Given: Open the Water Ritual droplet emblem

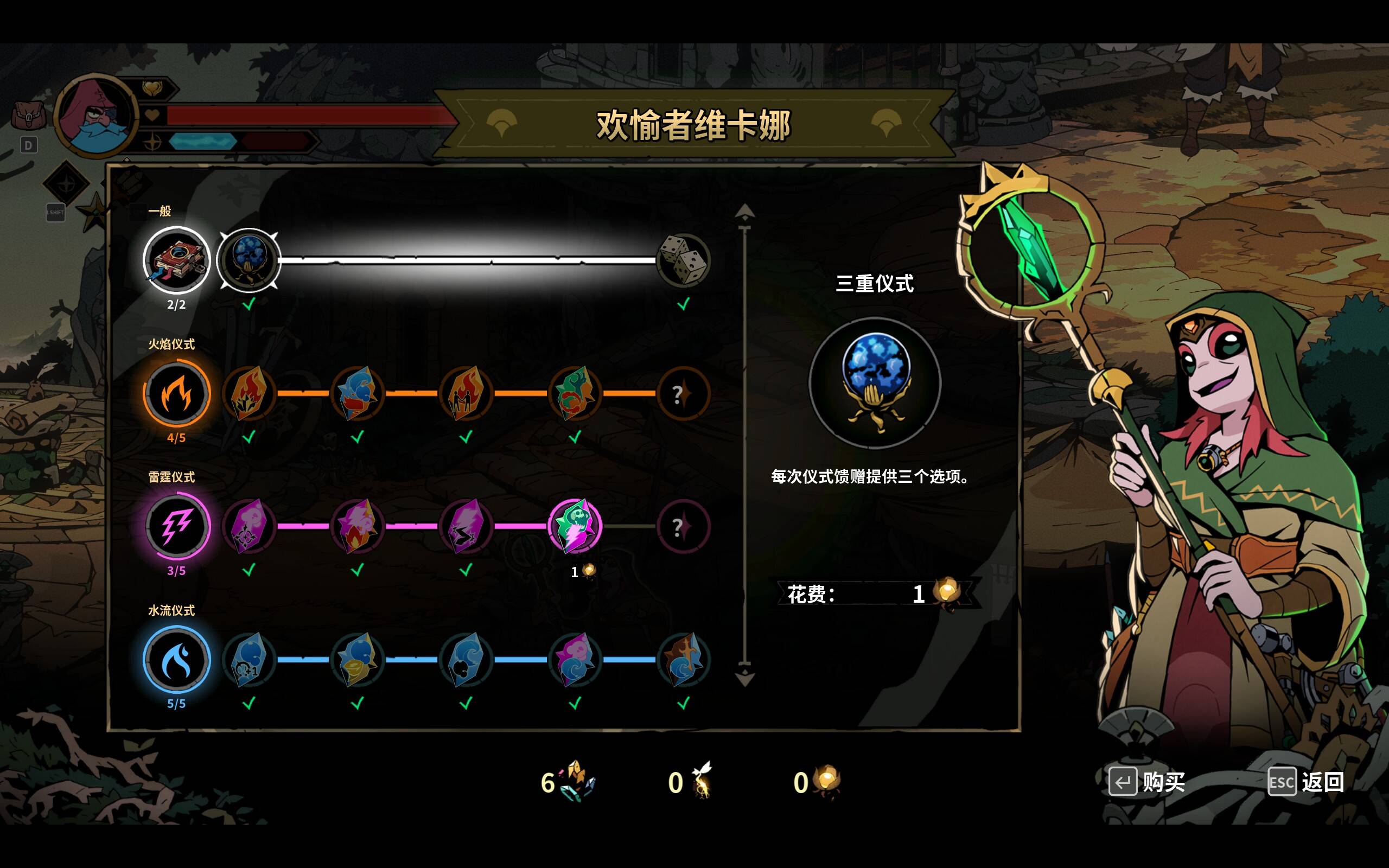Looking at the screenshot, I should pyautogui.click(x=176, y=660).
